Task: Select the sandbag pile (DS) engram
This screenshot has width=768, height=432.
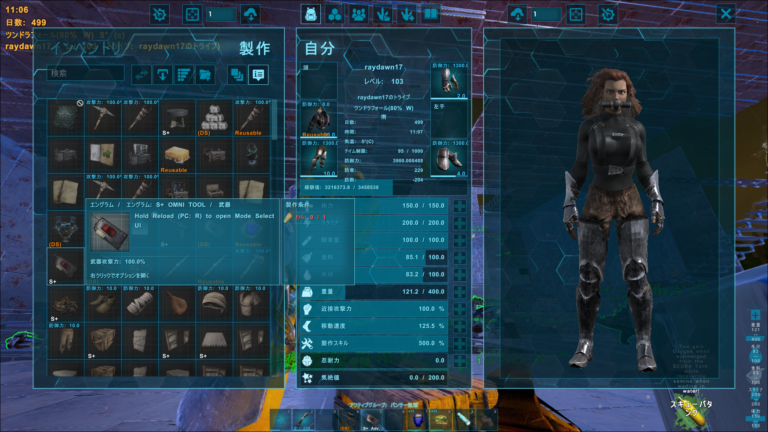Action: 211,117
